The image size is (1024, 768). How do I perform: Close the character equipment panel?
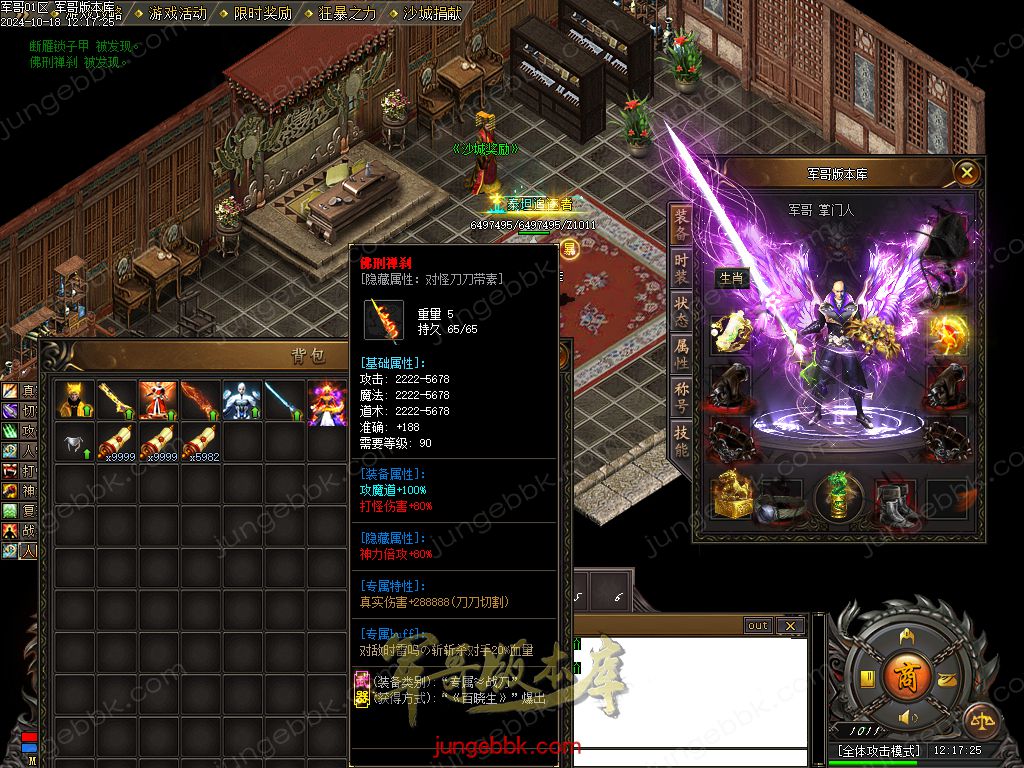pos(966,173)
